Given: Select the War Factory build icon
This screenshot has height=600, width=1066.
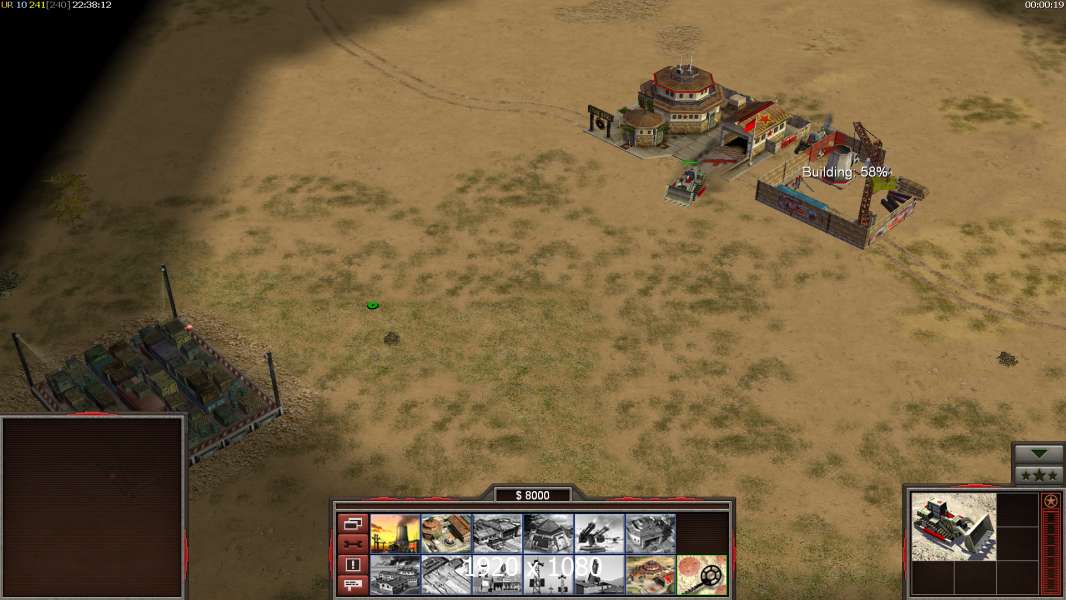Looking at the screenshot, I should (650, 534).
